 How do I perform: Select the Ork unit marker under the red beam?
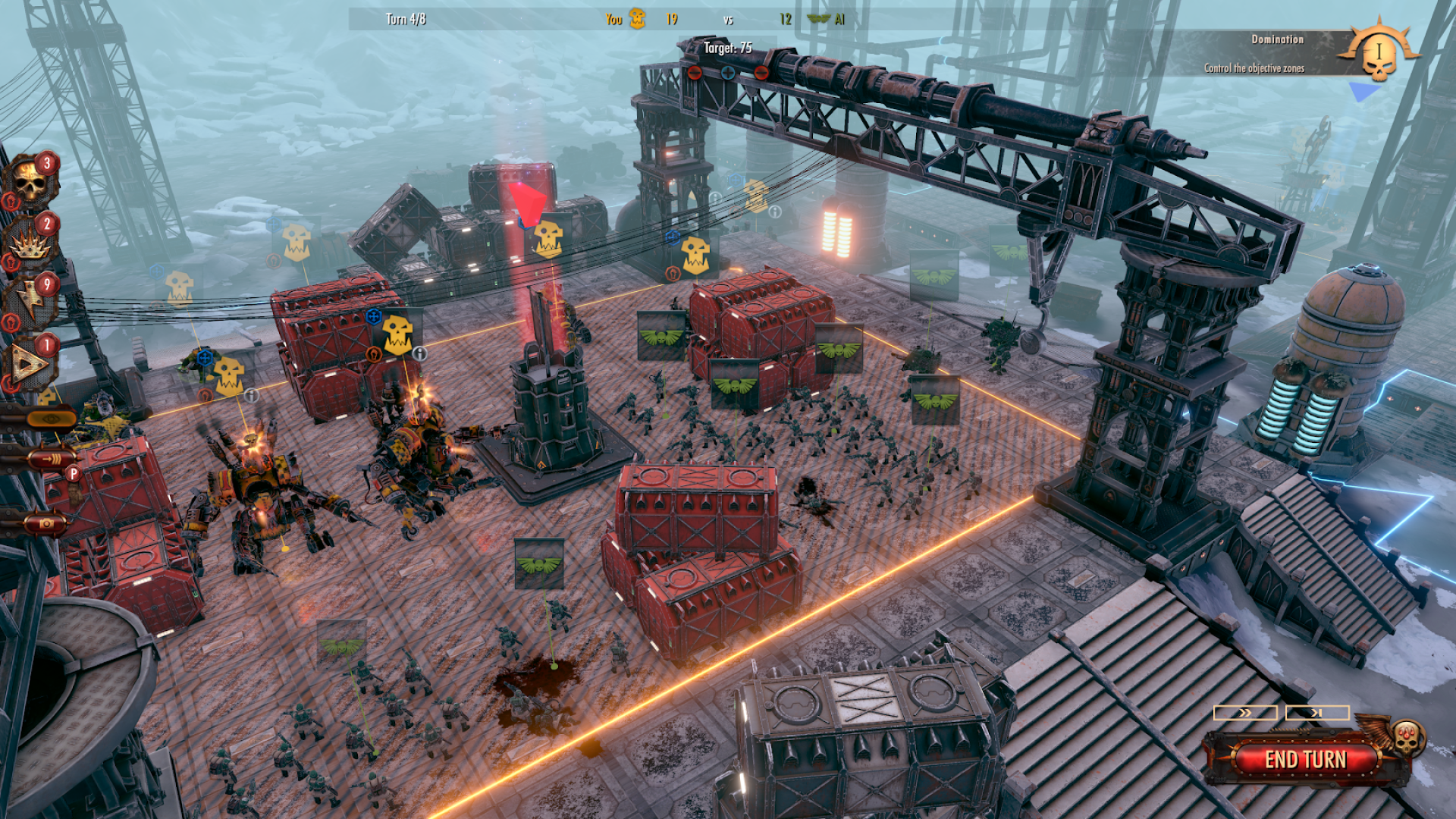(x=548, y=237)
